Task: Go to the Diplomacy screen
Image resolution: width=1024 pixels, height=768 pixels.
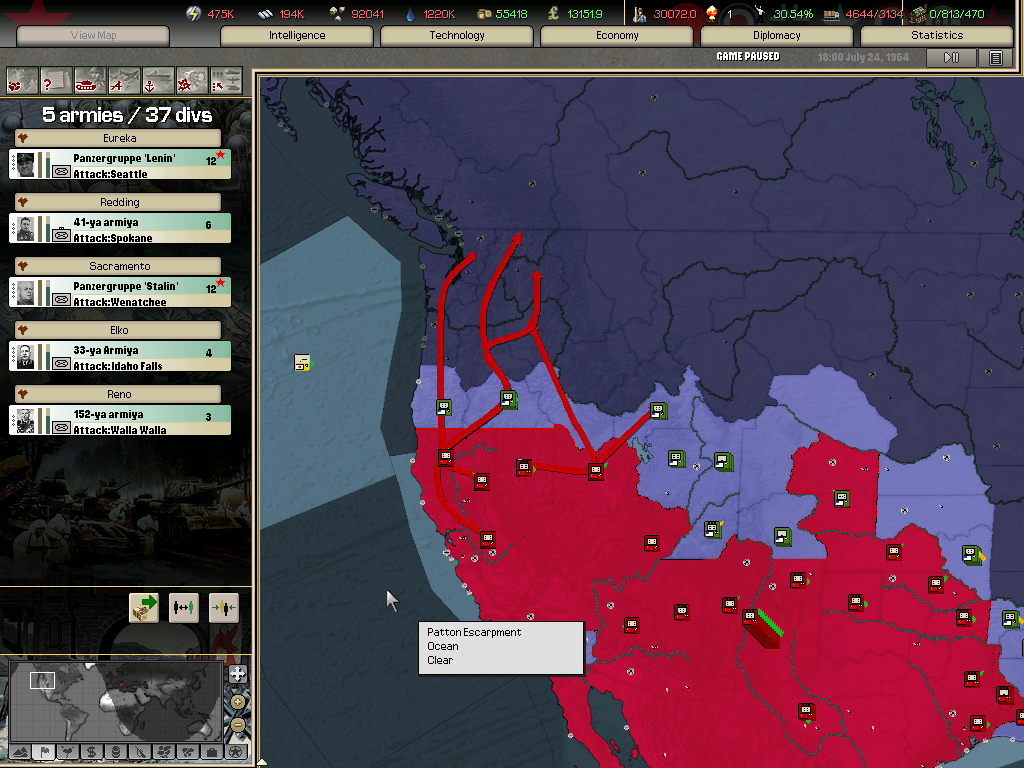Action: [x=777, y=36]
